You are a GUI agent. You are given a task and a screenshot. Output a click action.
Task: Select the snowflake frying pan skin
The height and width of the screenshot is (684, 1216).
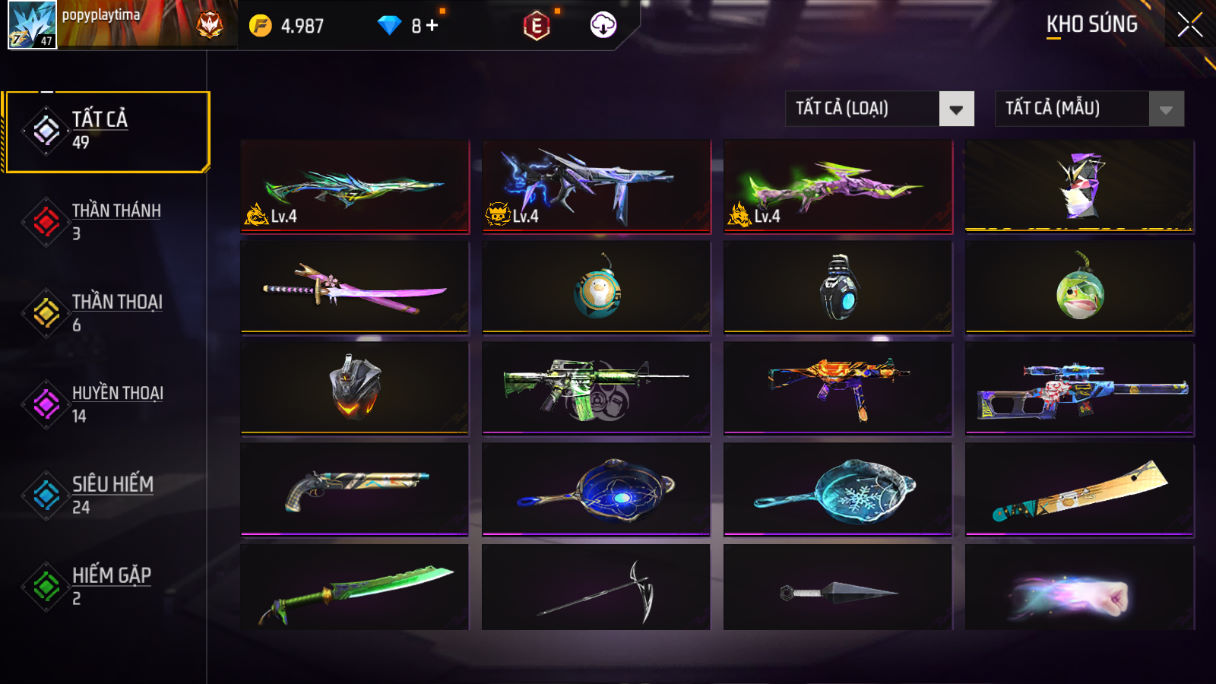coord(838,488)
